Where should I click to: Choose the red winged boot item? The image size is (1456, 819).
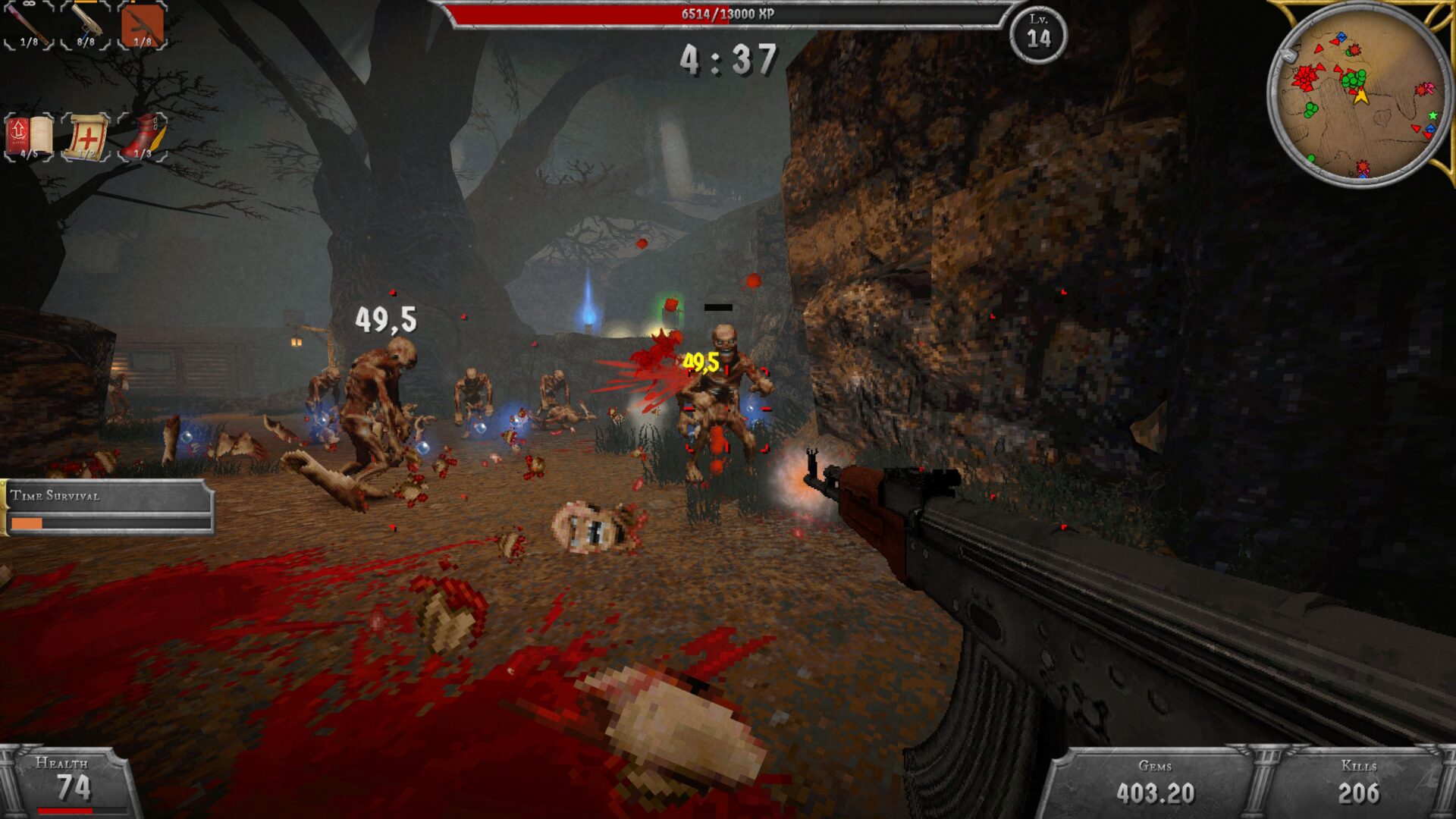point(143,137)
